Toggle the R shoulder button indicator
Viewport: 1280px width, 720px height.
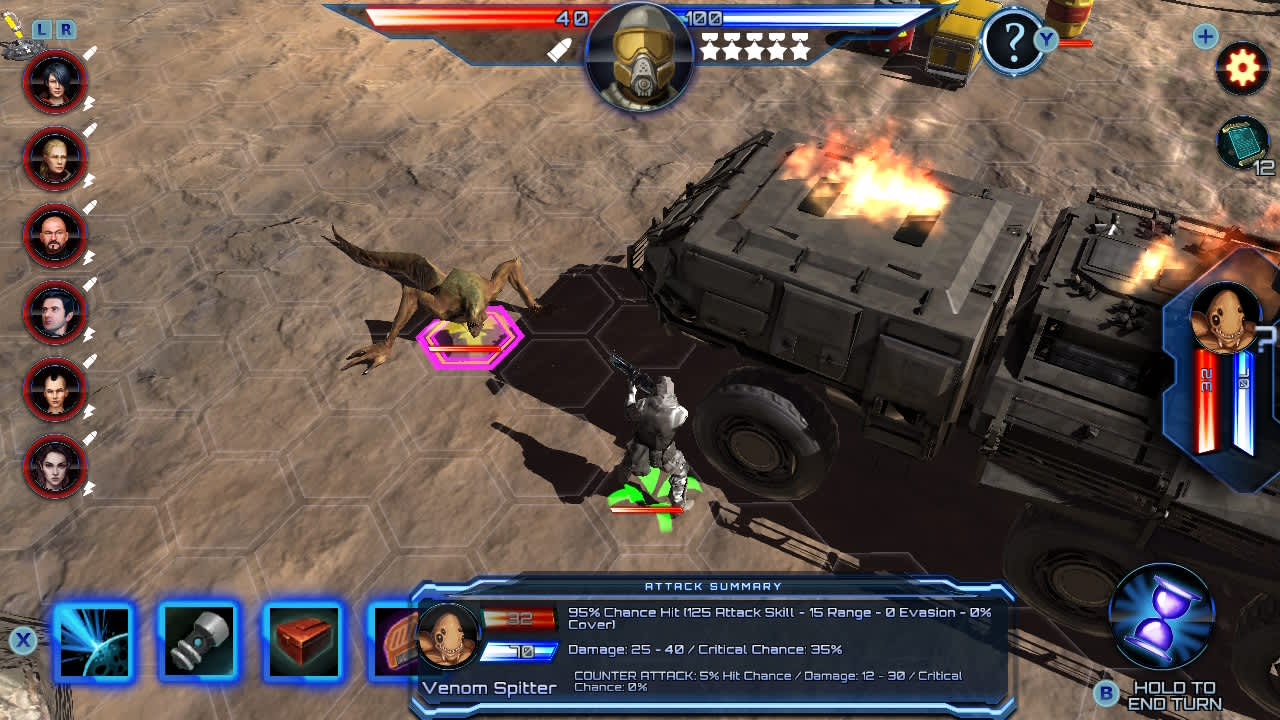64,31
